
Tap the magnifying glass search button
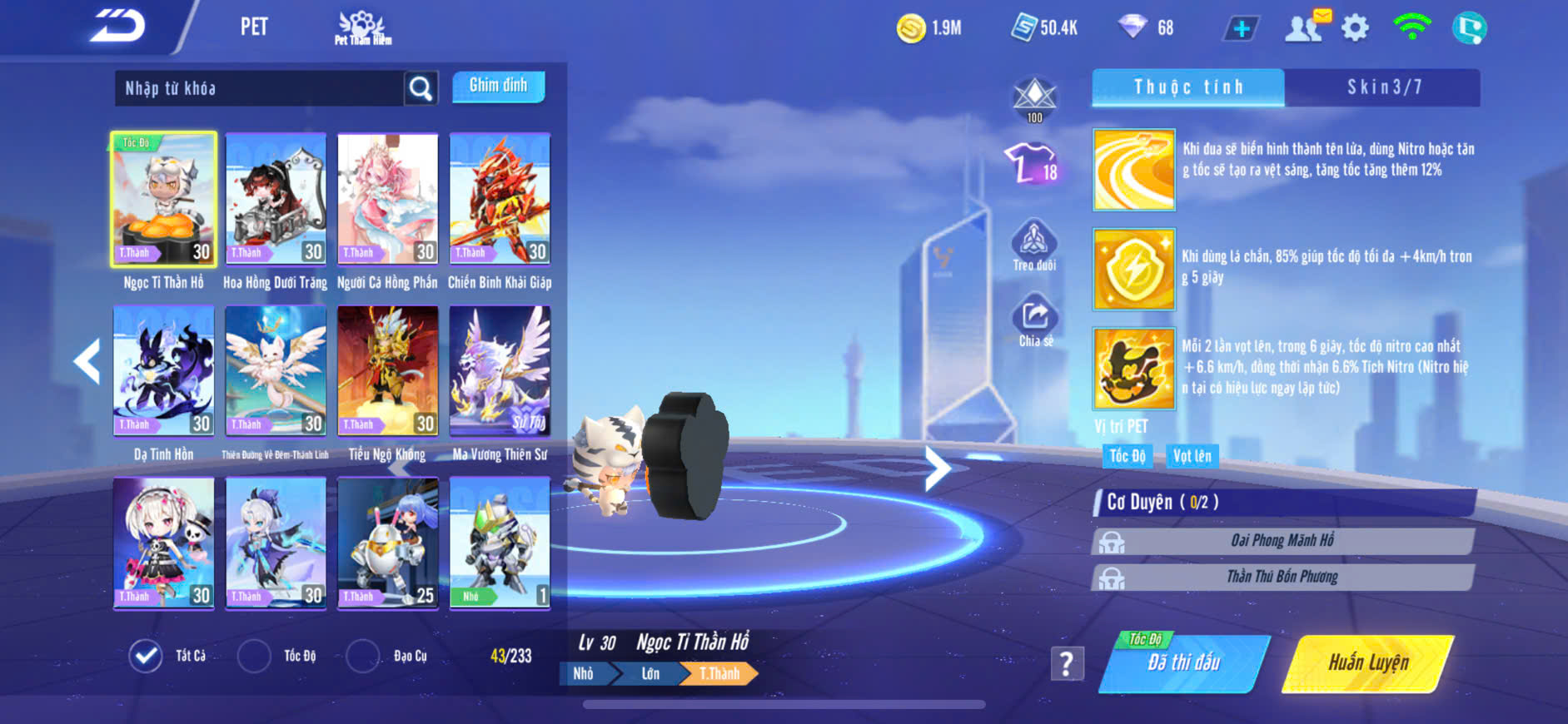point(421,88)
